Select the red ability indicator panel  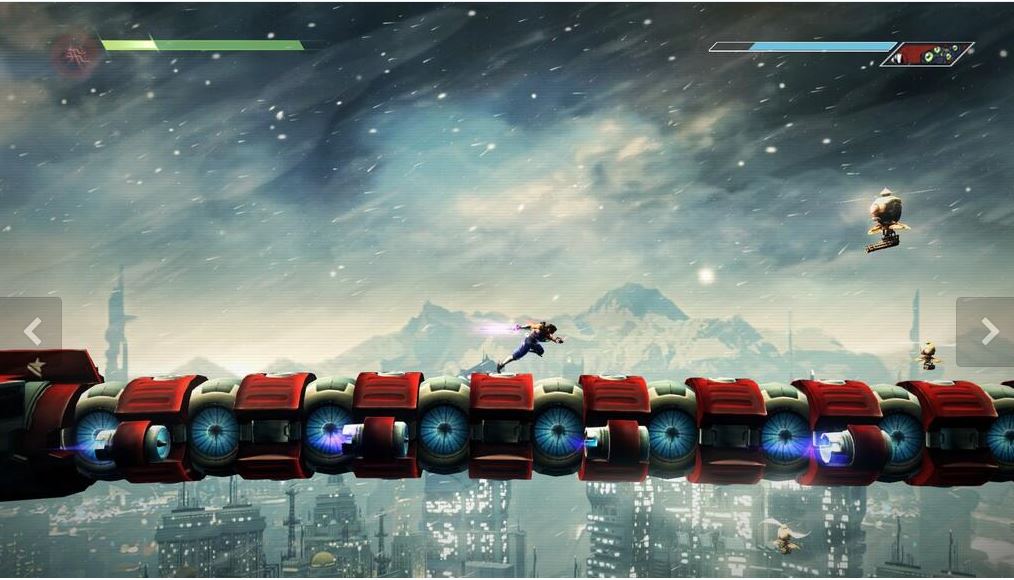[928, 54]
